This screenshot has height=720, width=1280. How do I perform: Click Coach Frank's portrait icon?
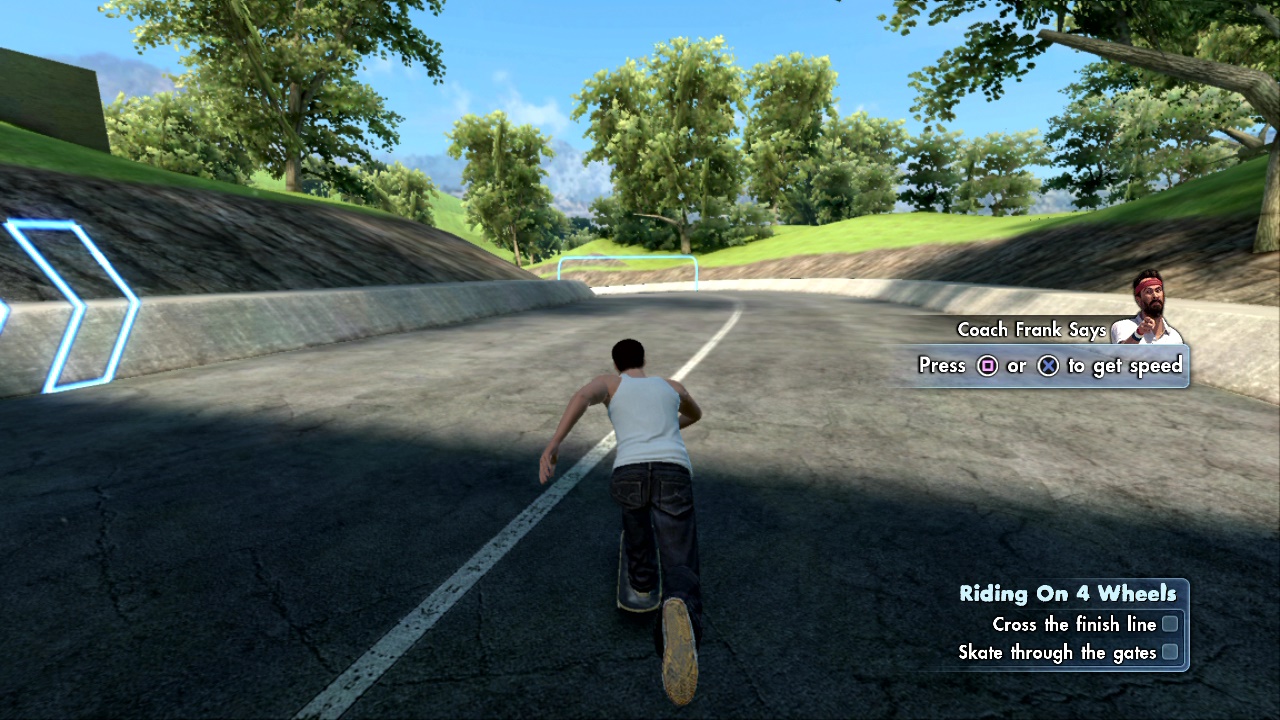[x=1149, y=308]
